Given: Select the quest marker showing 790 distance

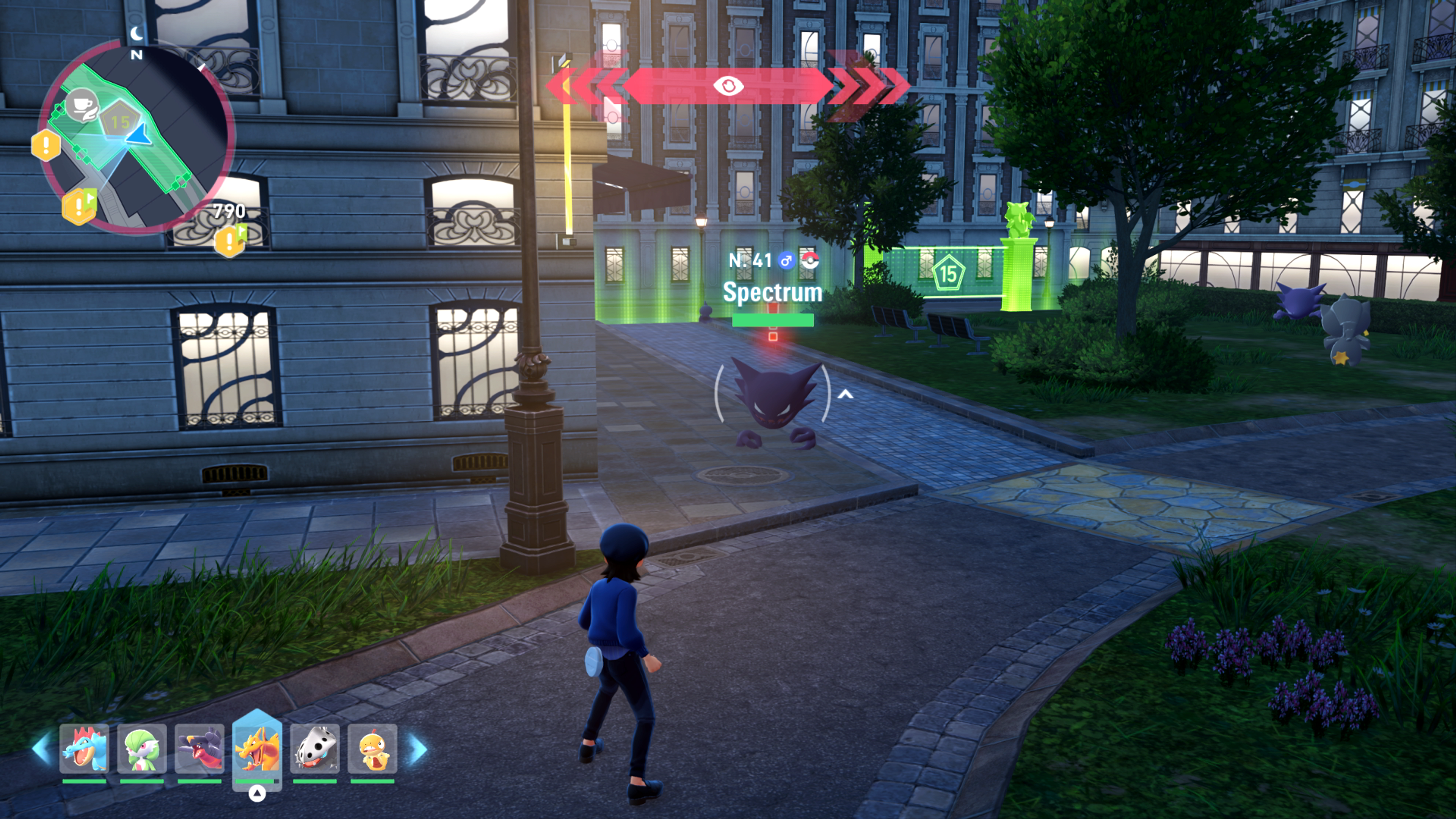Looking at the screenshot, I should click(231, 239).
